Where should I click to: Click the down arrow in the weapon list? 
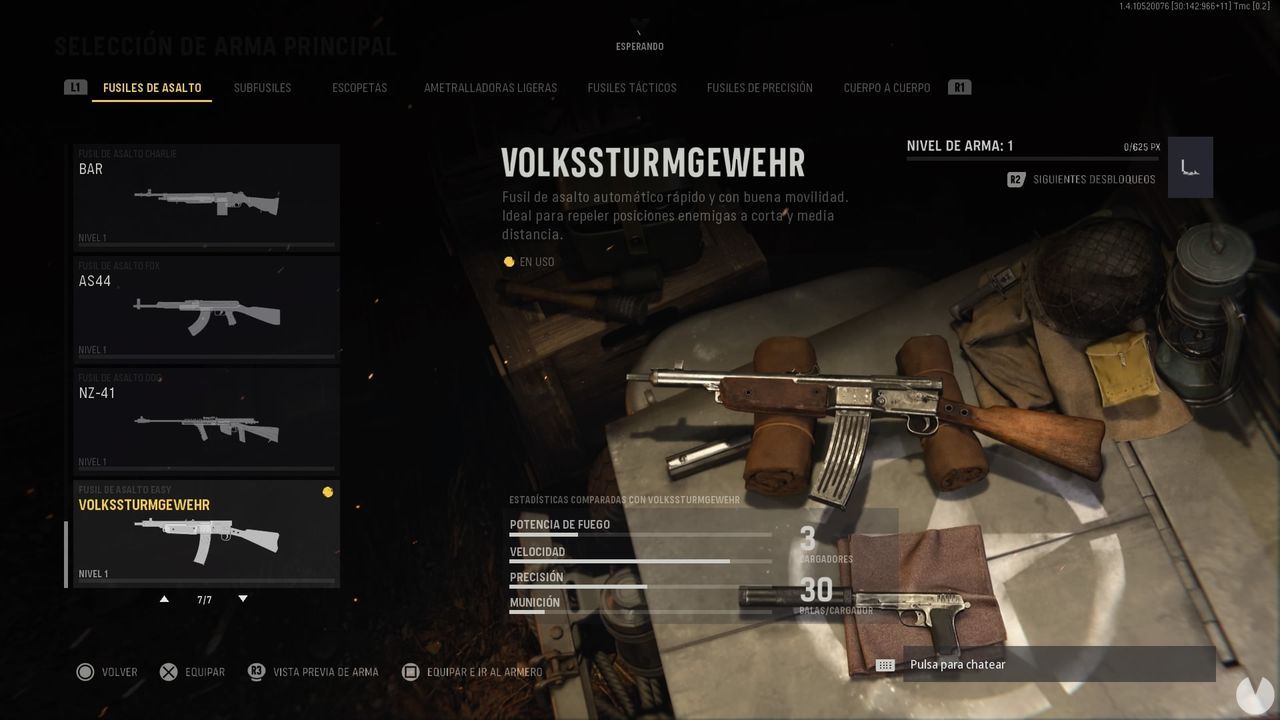(242, 597)
